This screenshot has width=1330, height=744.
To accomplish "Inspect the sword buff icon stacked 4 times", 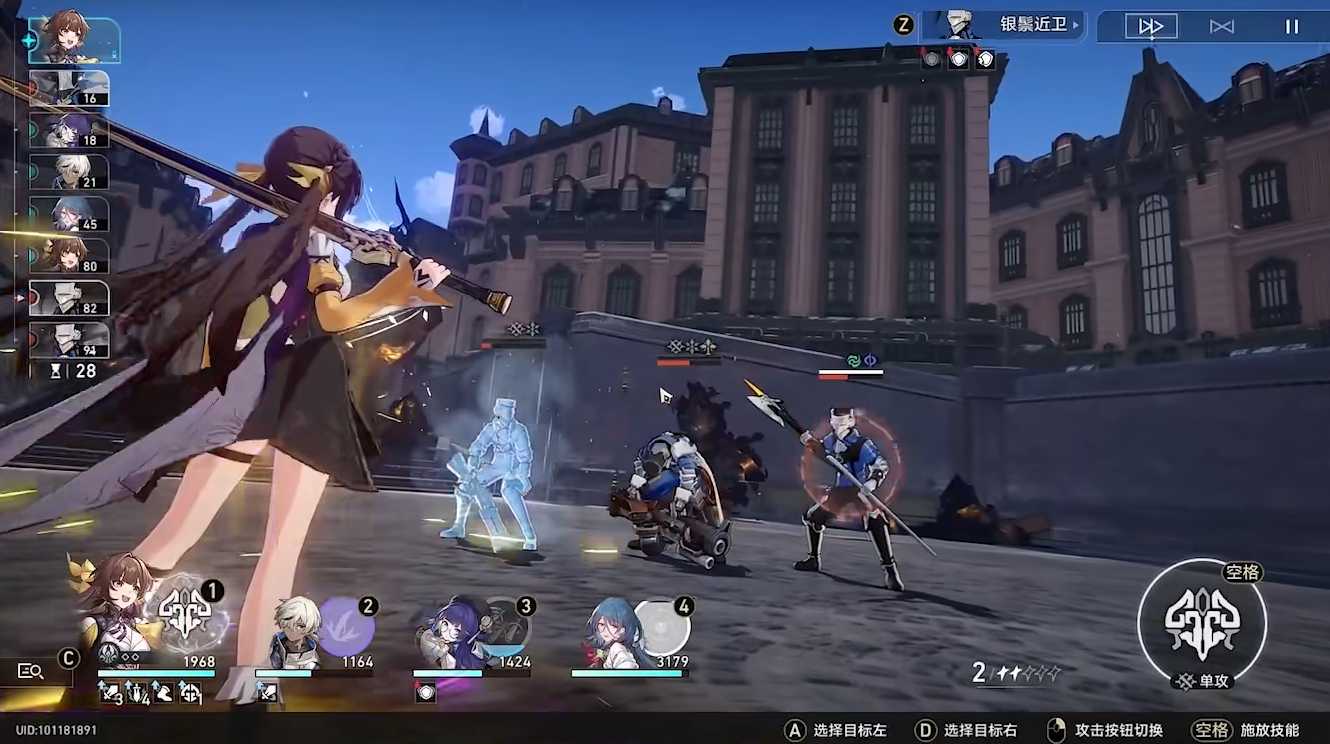I will [x=137, y=691].
